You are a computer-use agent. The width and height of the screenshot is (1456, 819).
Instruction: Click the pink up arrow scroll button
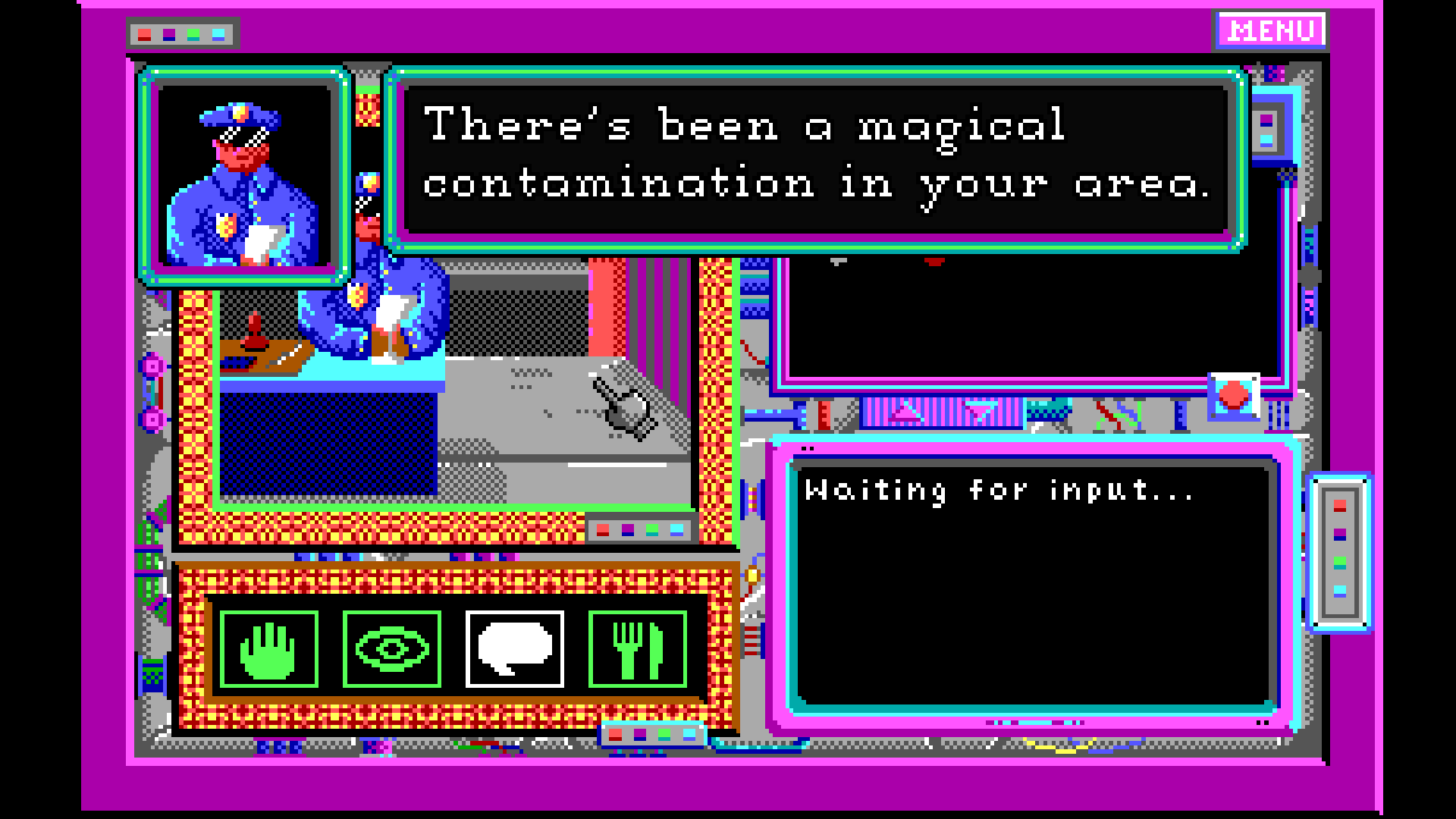tap(904, 413)
